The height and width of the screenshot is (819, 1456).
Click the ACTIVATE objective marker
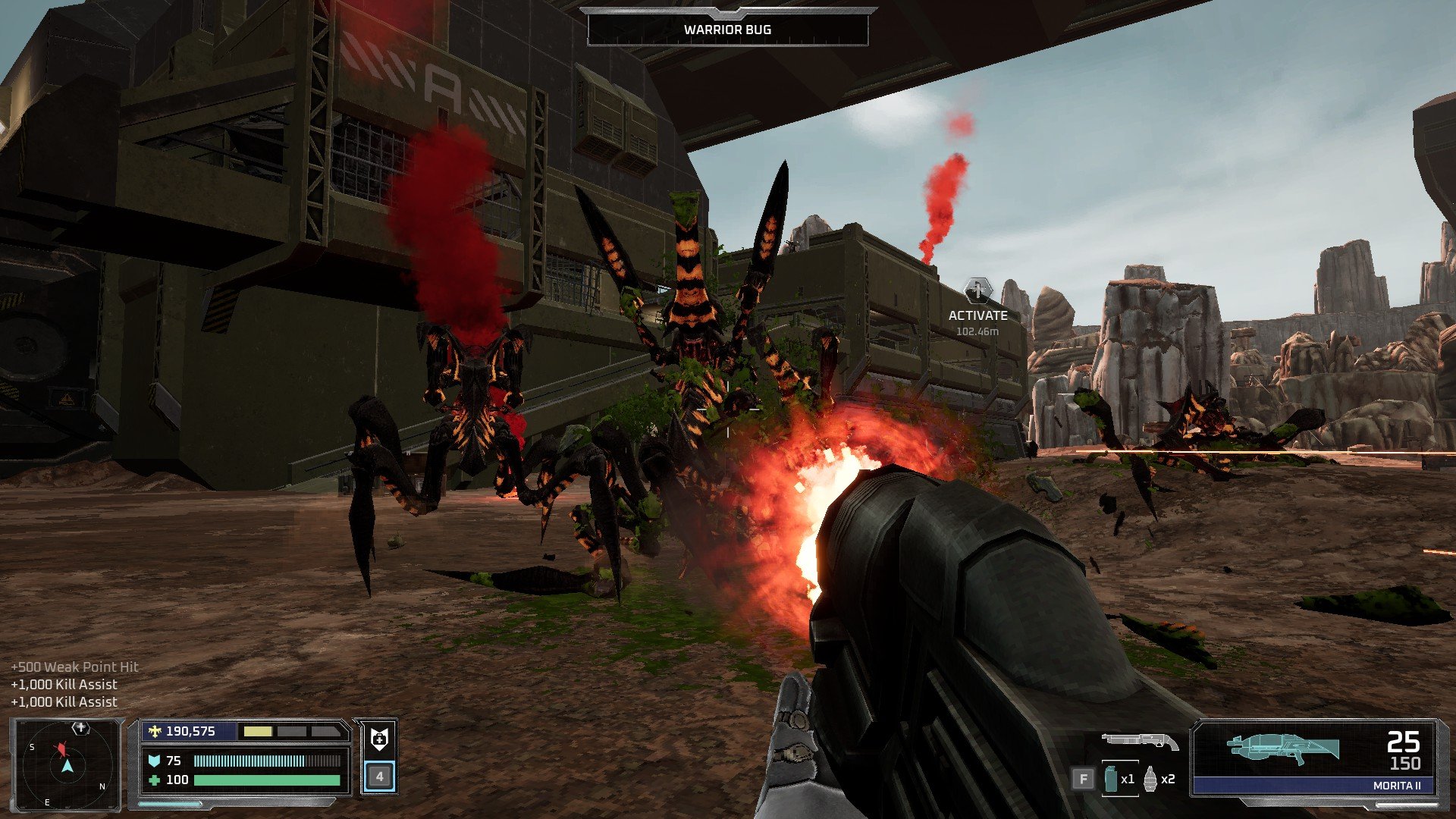pyautogui.click(x=977, y=290)
